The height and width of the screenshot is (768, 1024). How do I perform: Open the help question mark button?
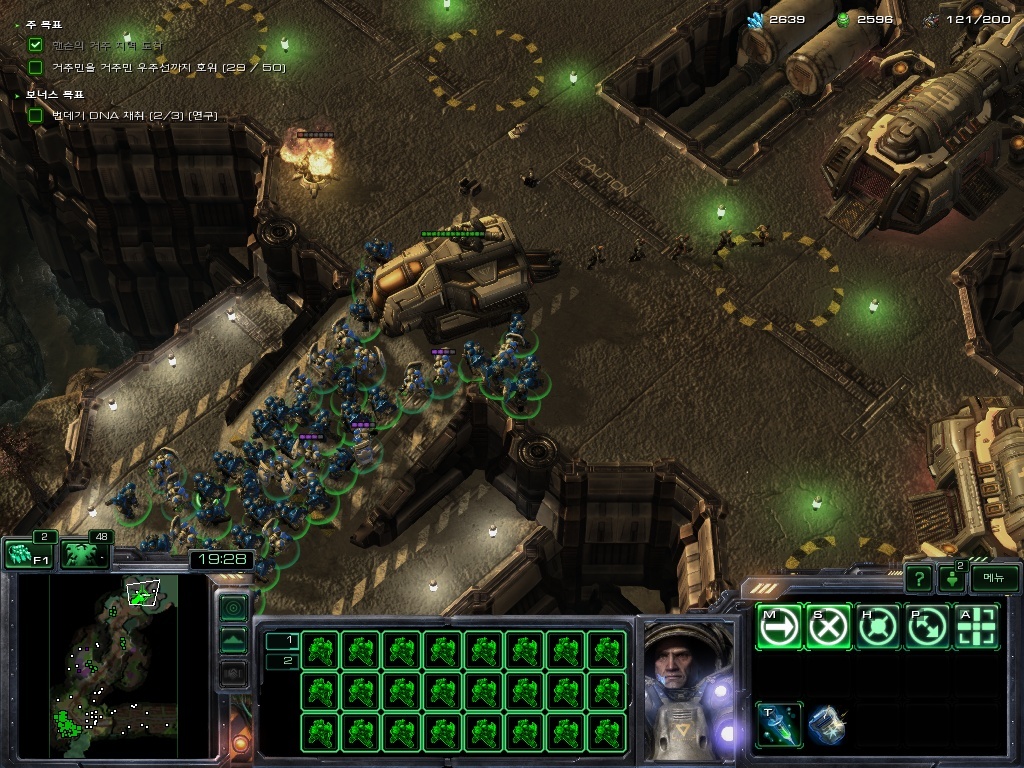coord(918,578)
